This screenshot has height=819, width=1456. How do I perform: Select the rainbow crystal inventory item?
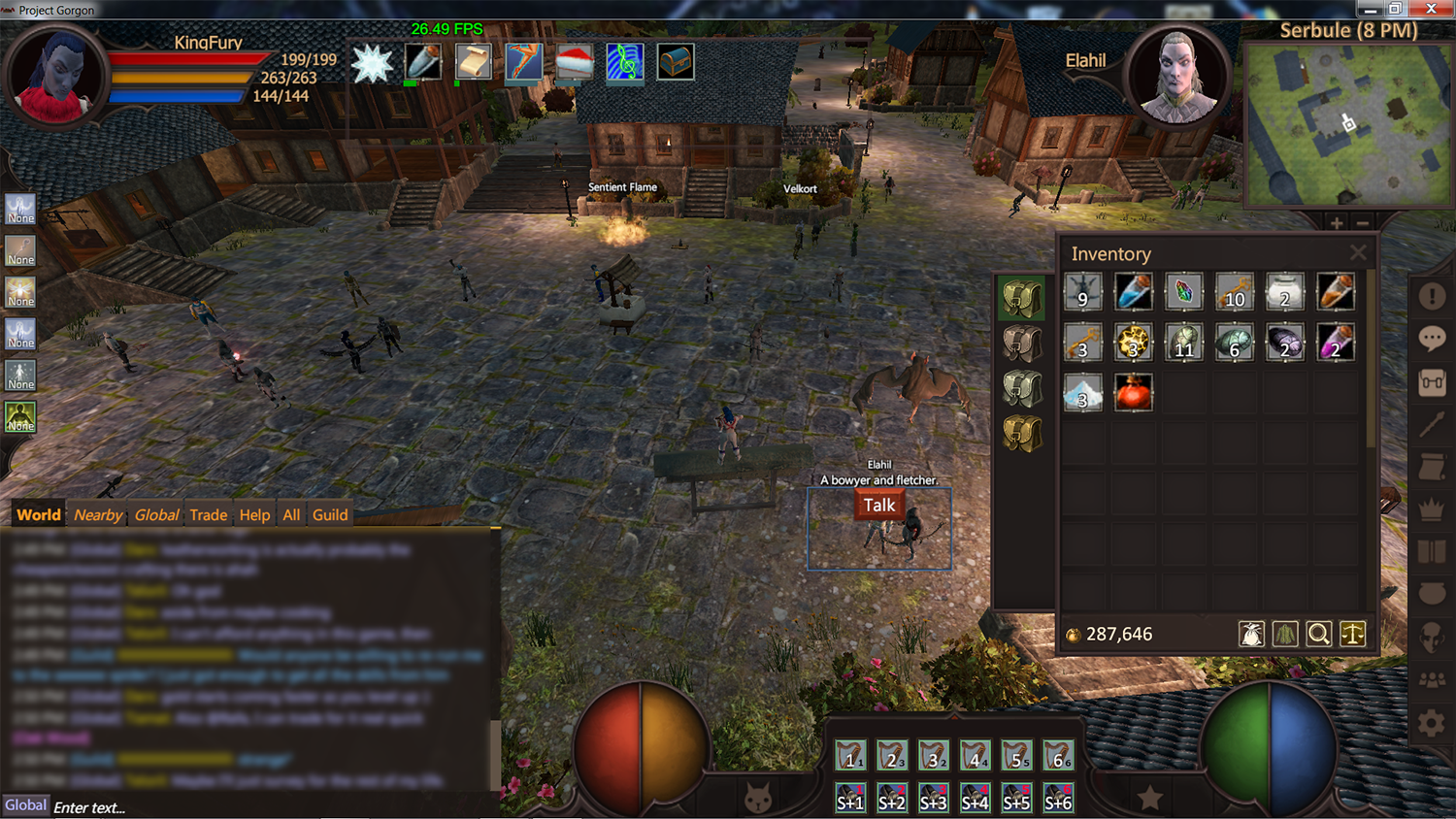(1183, 292)
